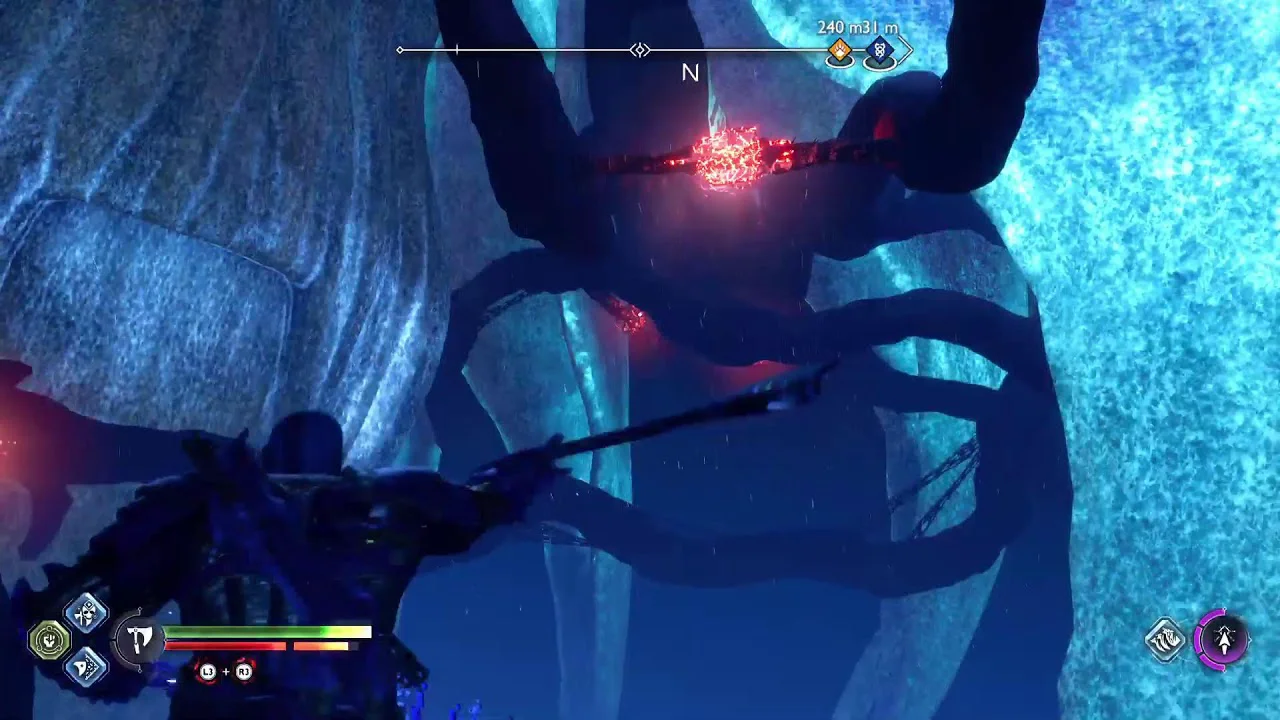Activate the purple companion arrow ability

pos(1223,638)
